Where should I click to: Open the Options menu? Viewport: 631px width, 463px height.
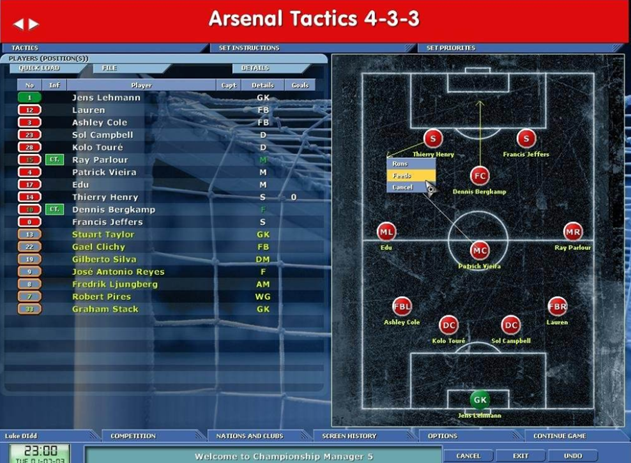pos(442,436)
